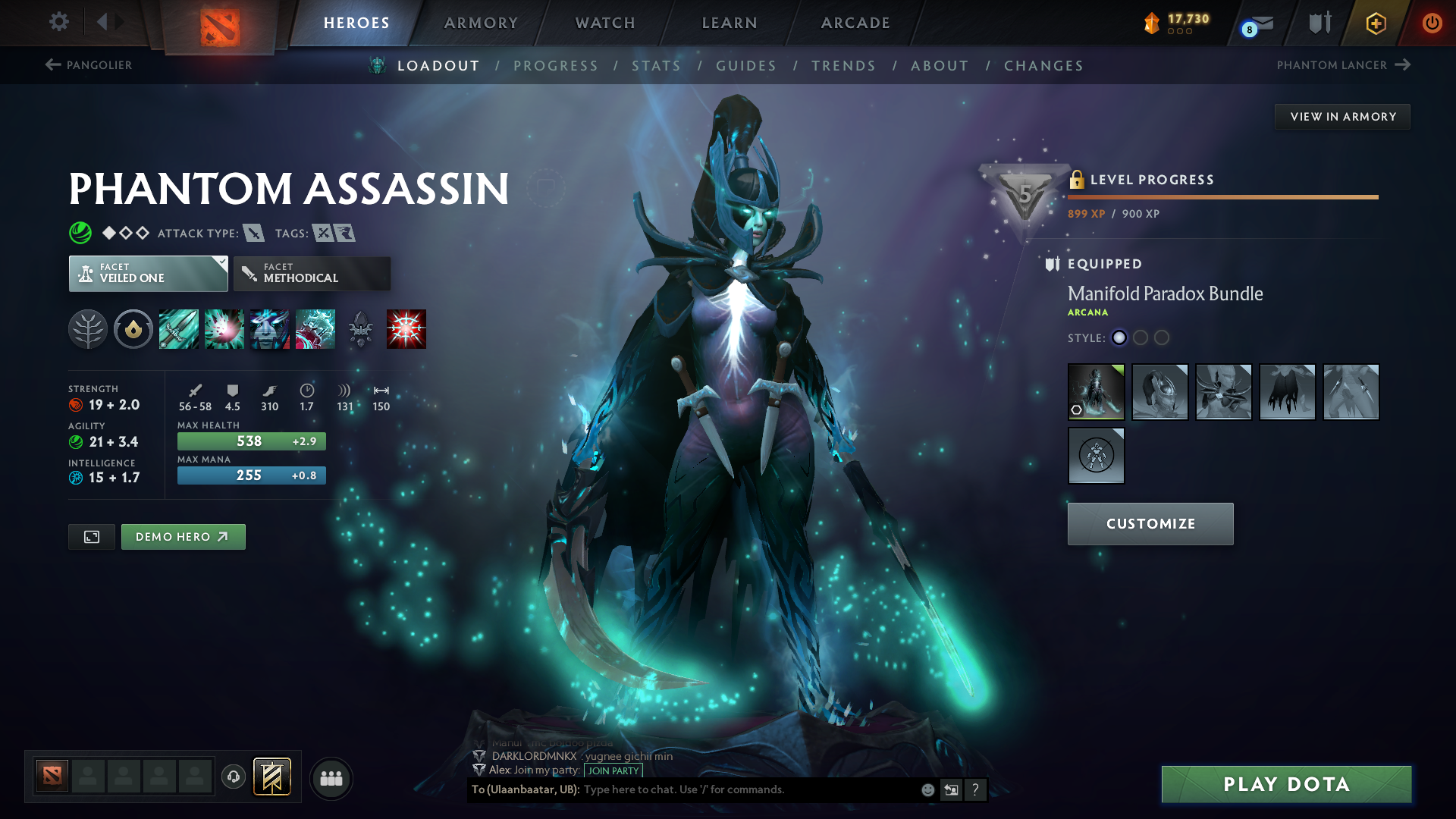
Task: Open the Armory menu tab
Action: click(481, 23)
